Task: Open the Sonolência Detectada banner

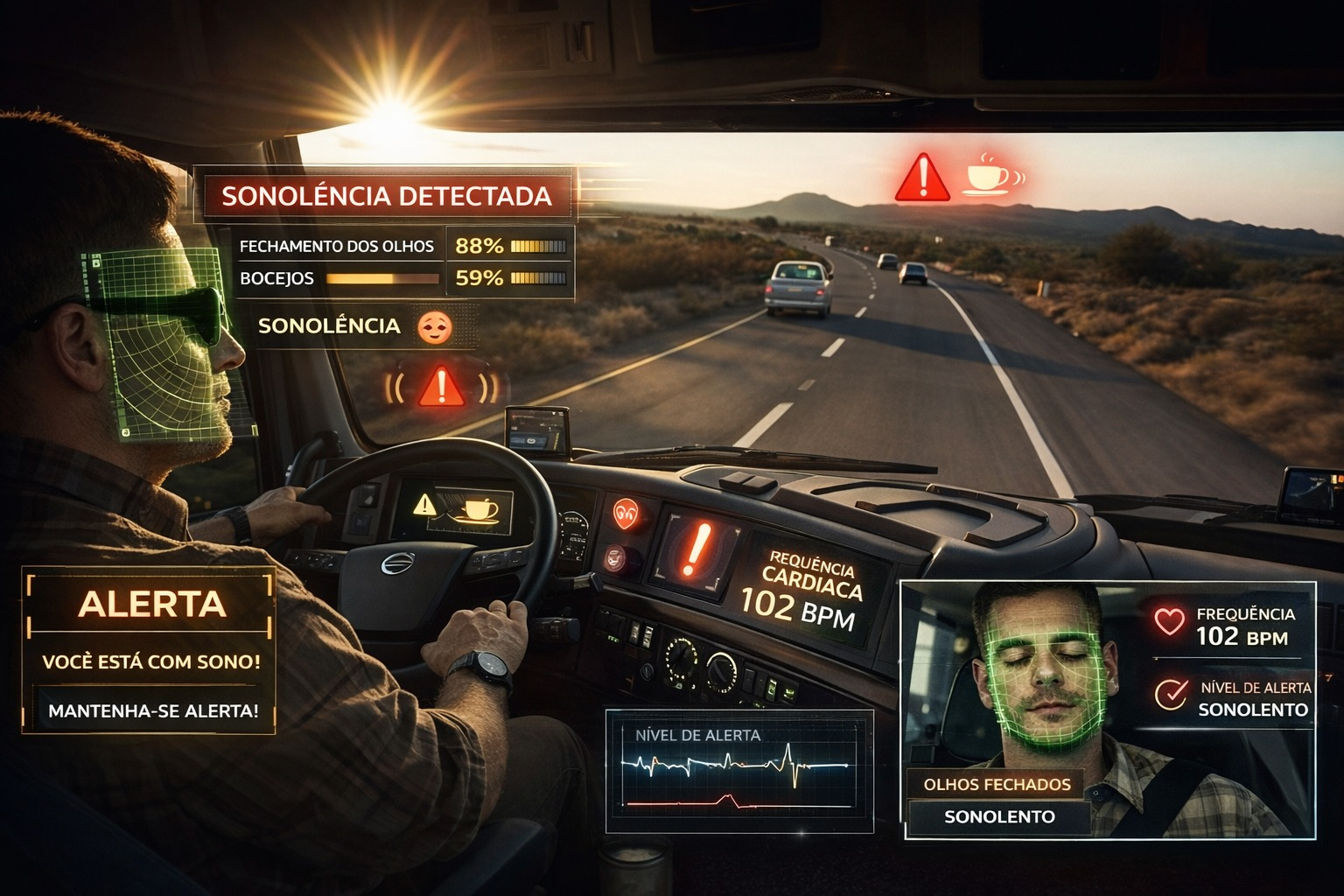Action: tap(387, 195)
